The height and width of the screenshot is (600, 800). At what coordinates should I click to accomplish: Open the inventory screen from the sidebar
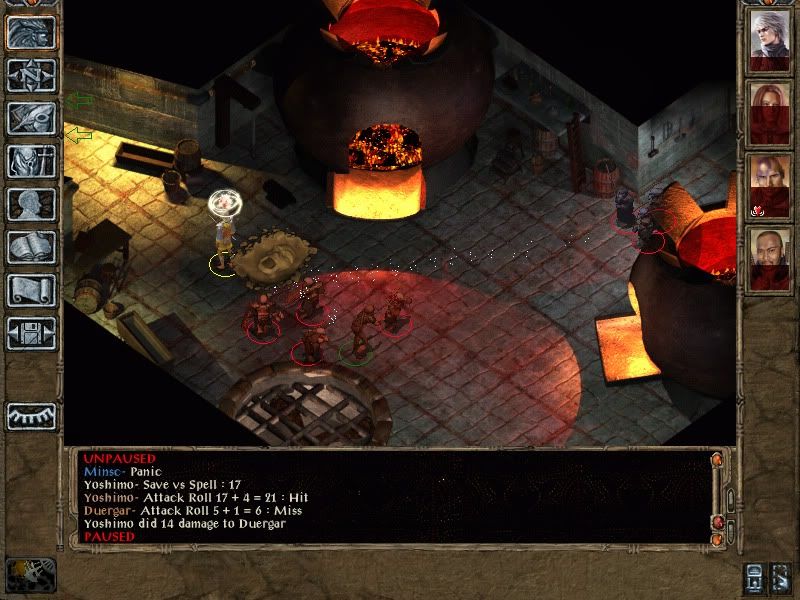31,161
